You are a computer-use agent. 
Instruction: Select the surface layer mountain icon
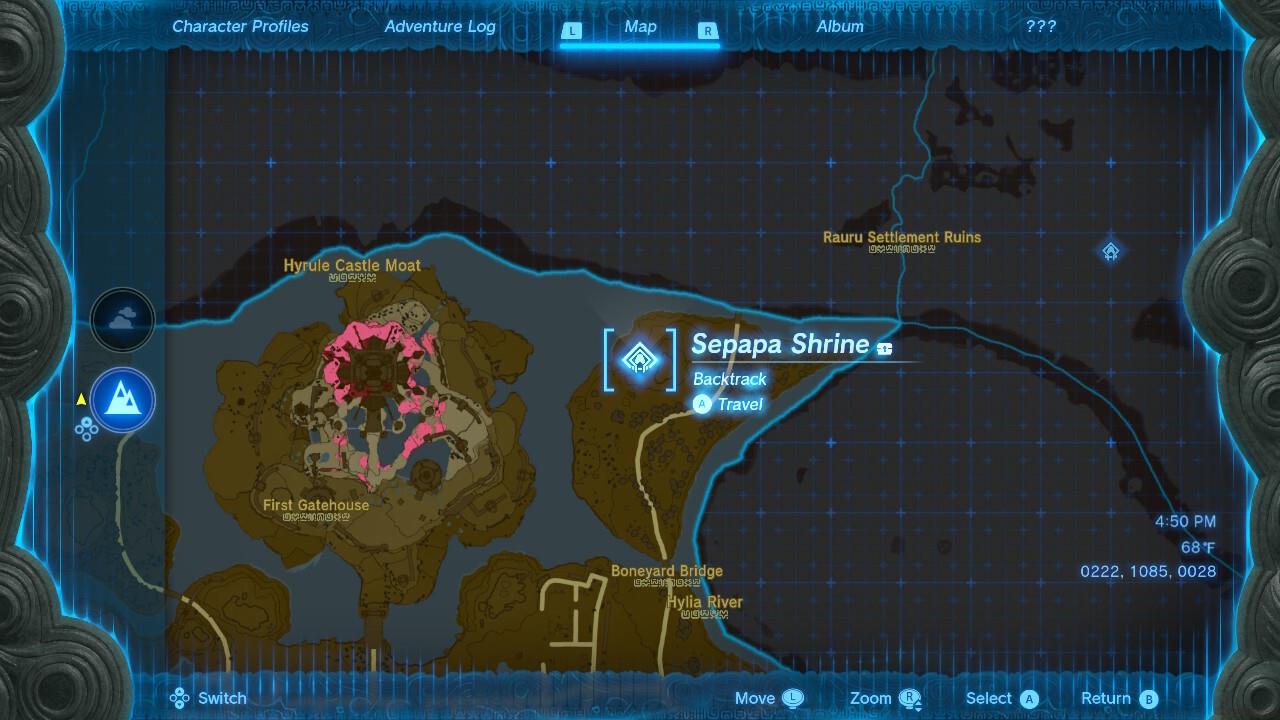(x=122, y=400)
